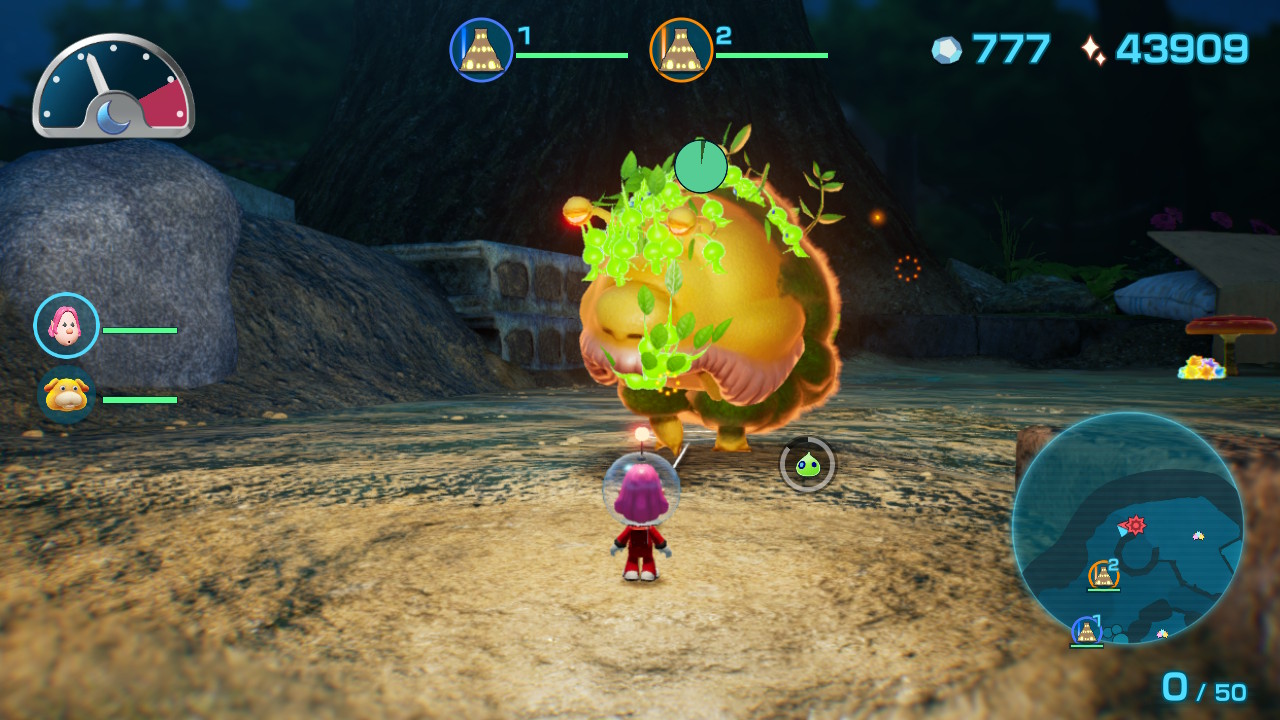Select the orange Lumiknoll 2 icon
Image resolution: width=1280 pixels, height=720 pixels.
coord(679,47)
